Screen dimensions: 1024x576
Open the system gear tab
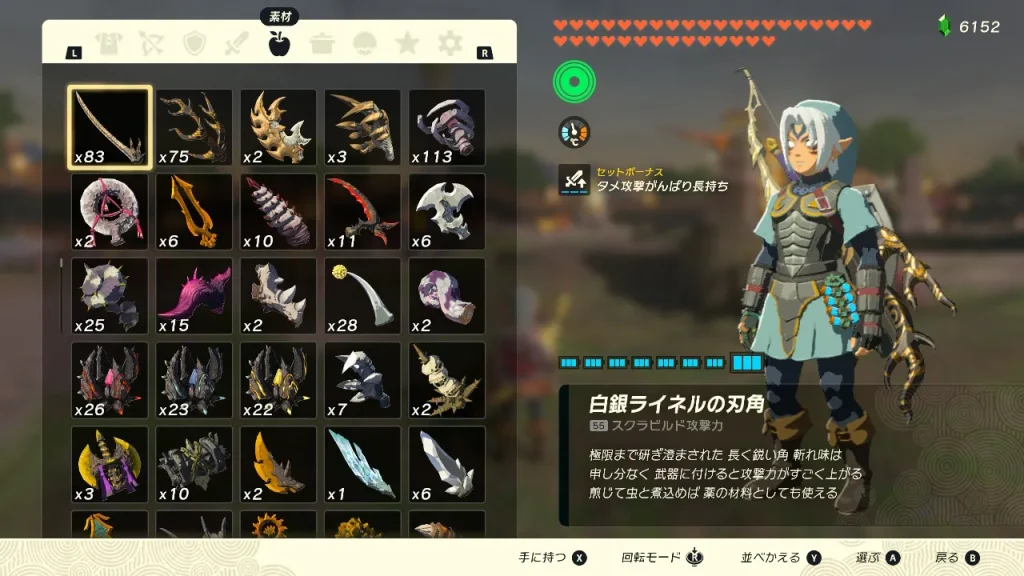pyautogui.click(x=451, y=43)
